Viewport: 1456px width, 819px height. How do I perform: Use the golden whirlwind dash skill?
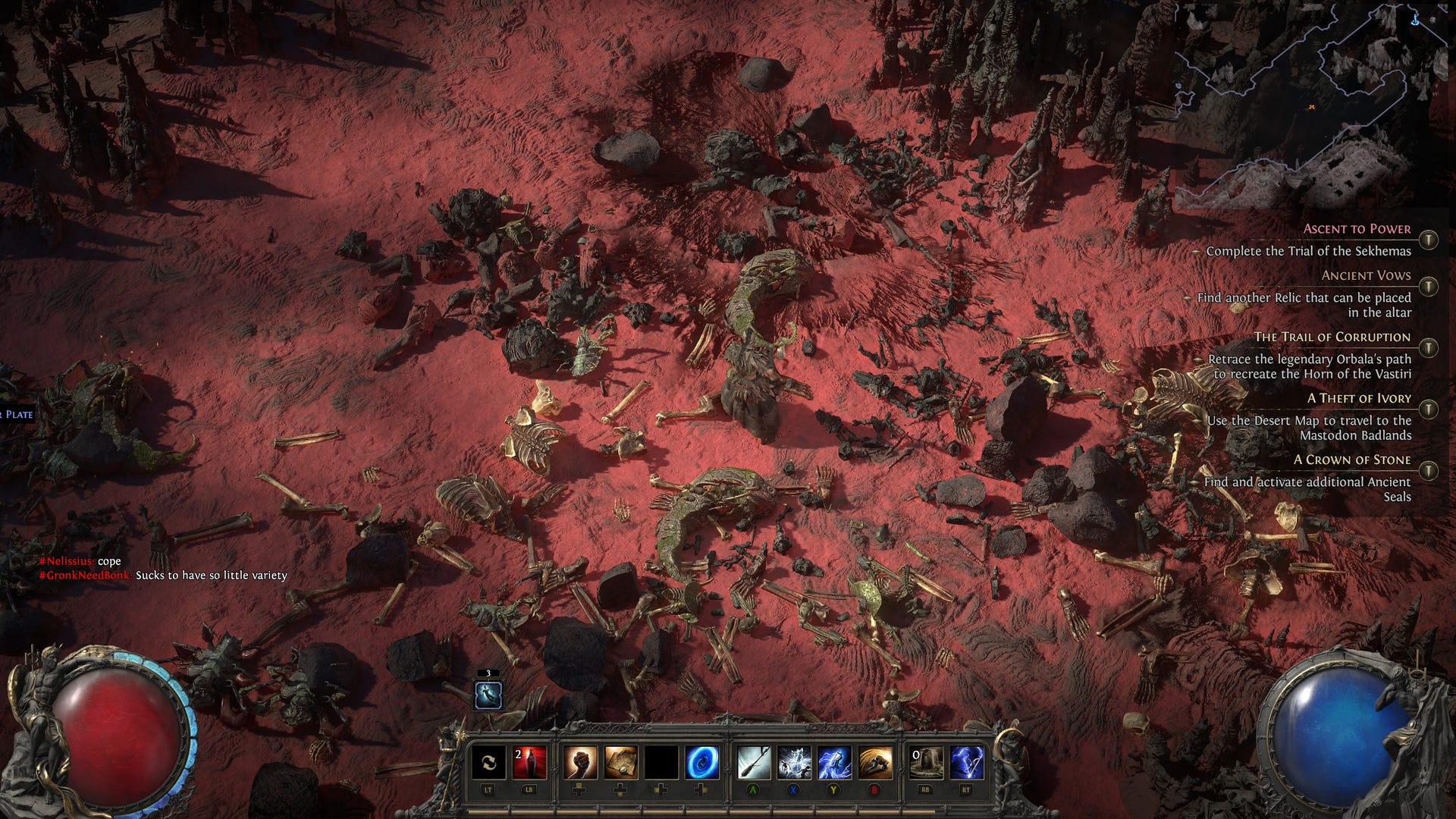(876, 761)
